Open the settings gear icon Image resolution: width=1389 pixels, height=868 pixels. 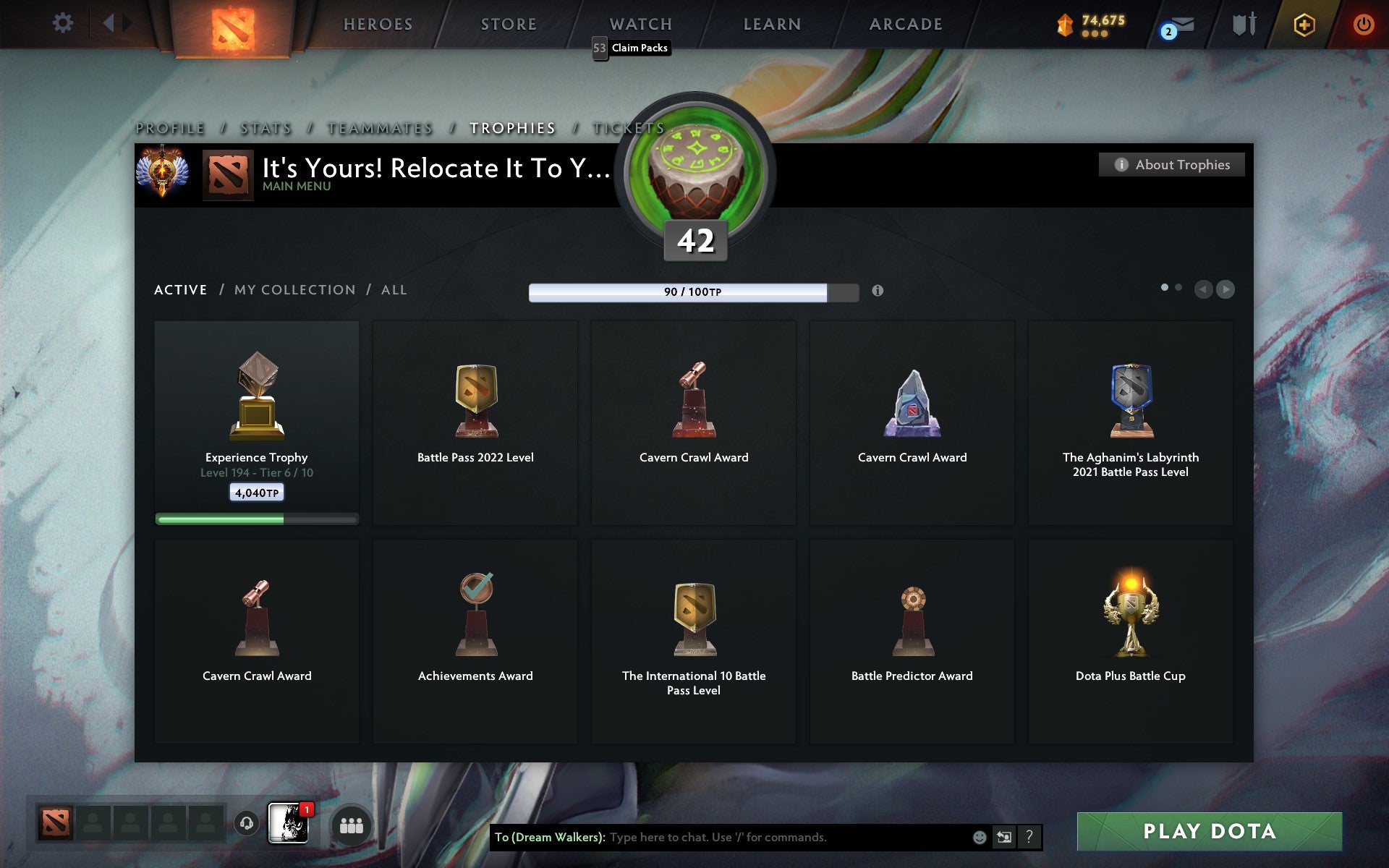coord(64,22)
